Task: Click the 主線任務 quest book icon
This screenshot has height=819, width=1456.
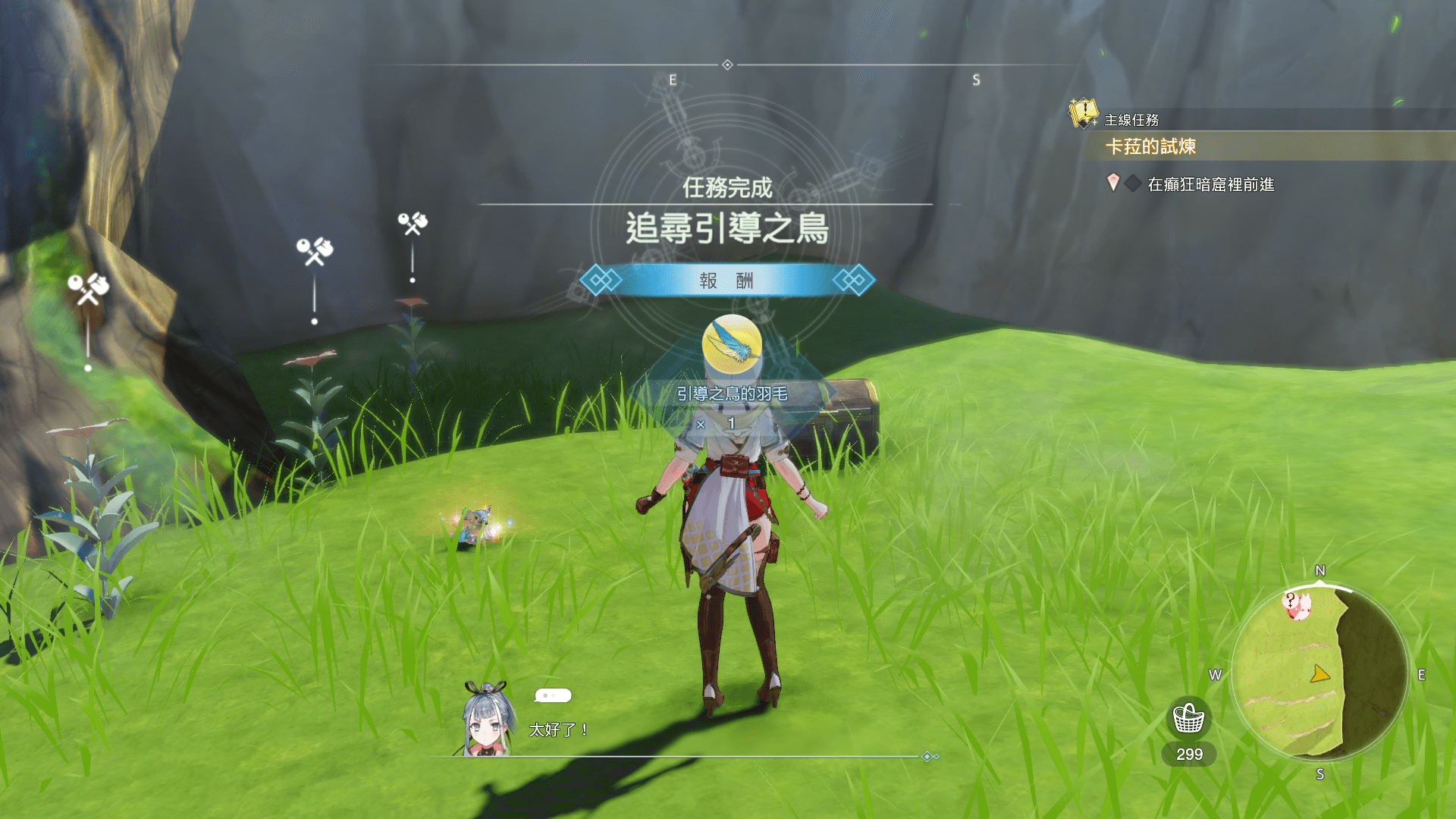Action: pyautogui.click(x=1083, y=114)
